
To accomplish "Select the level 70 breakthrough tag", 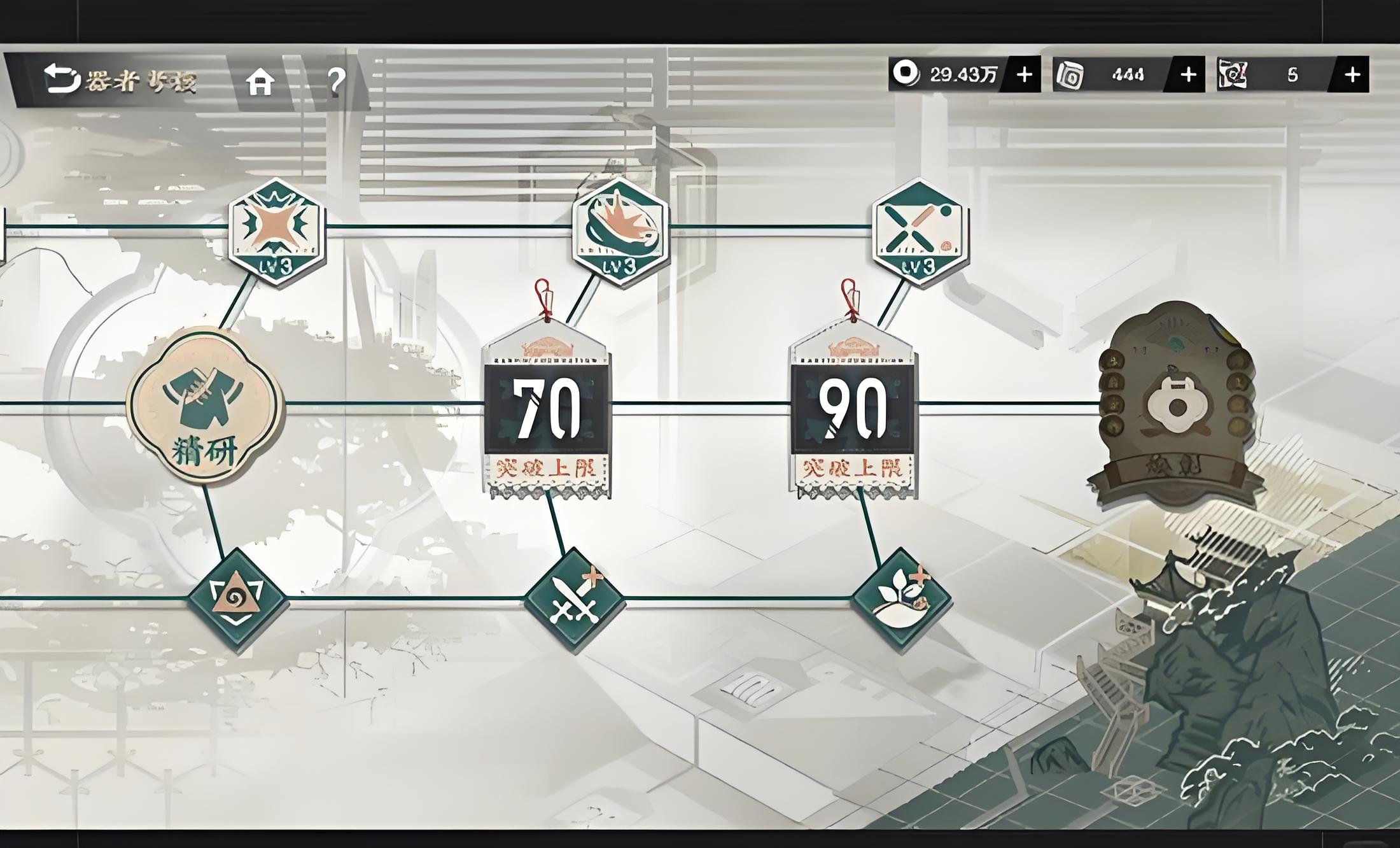I will [x=547, y=409].
